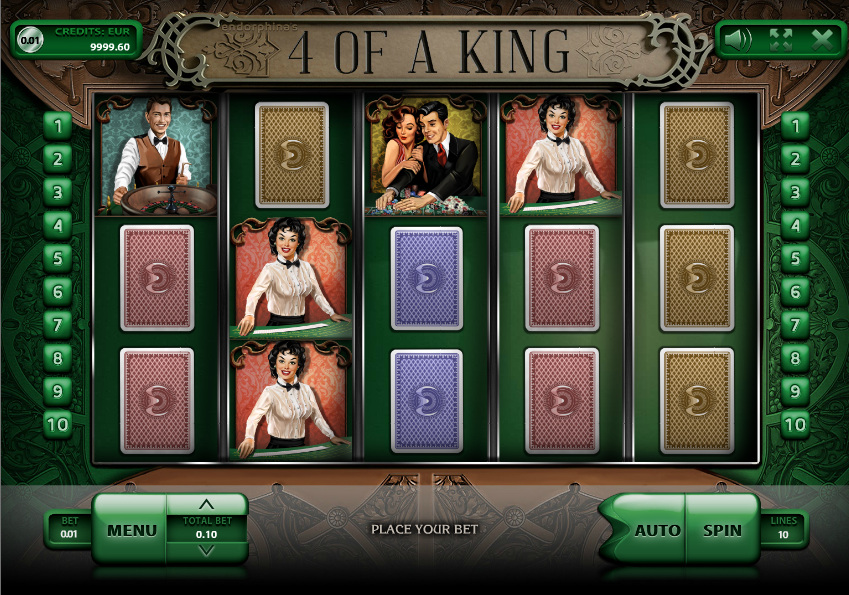Switch to fullscreen mode
849x595 pixels.
pos(780,40)
